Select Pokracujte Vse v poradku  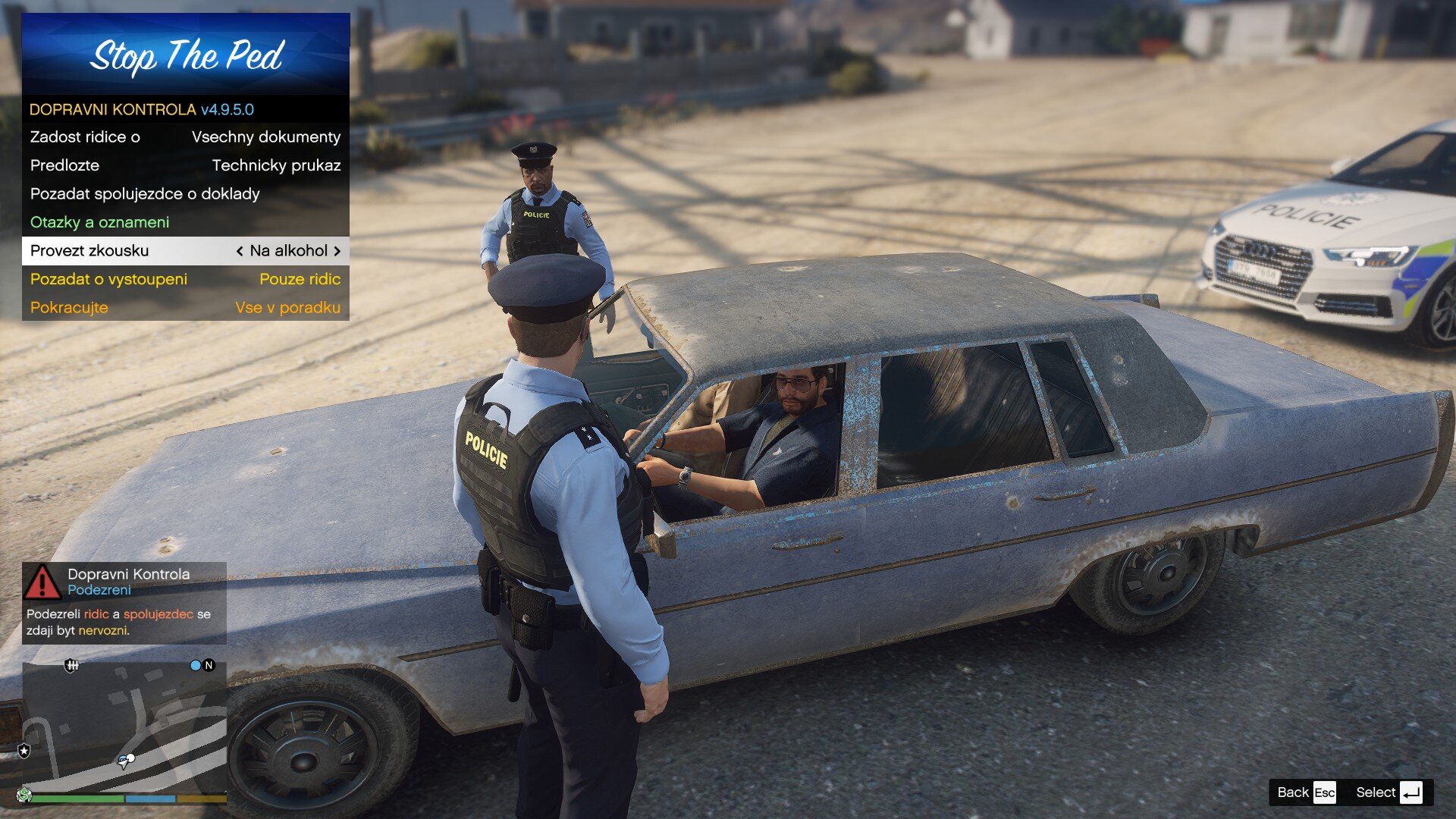[185, 308]
